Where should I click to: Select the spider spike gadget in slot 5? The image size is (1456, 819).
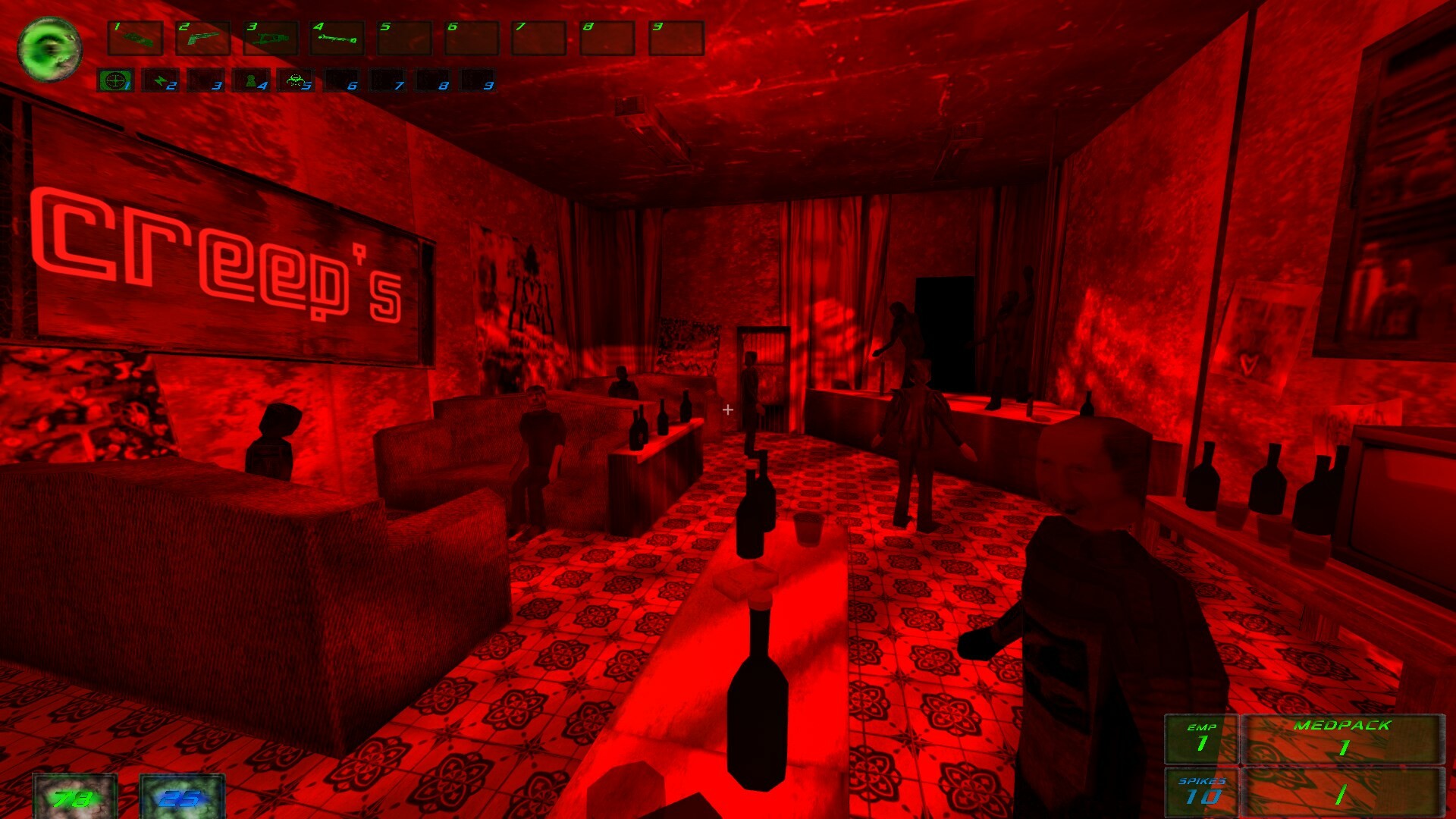294,81
